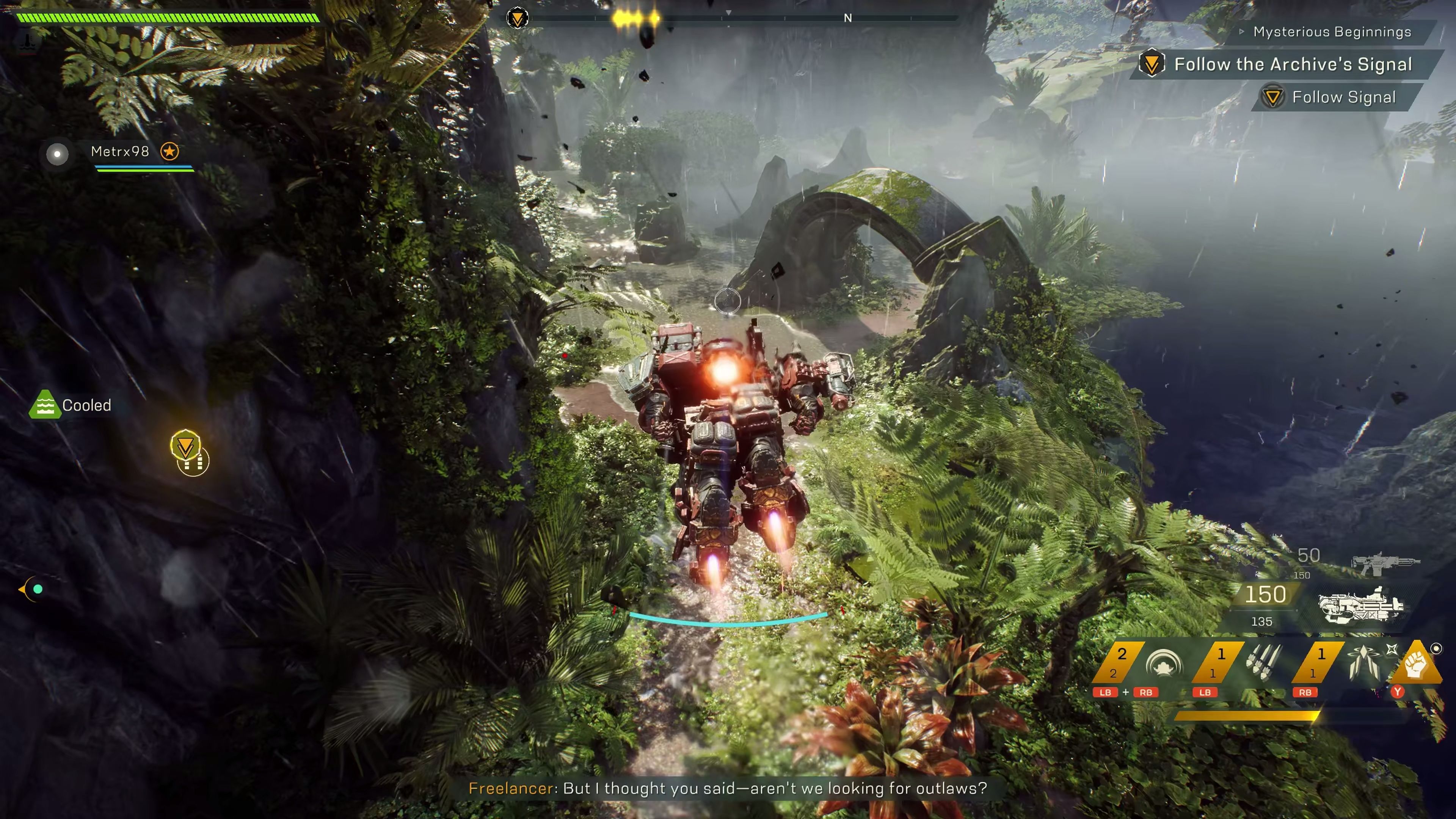
Task: Open the Follow the Archive's Signal objective
Action: [x=1293, y=64]
